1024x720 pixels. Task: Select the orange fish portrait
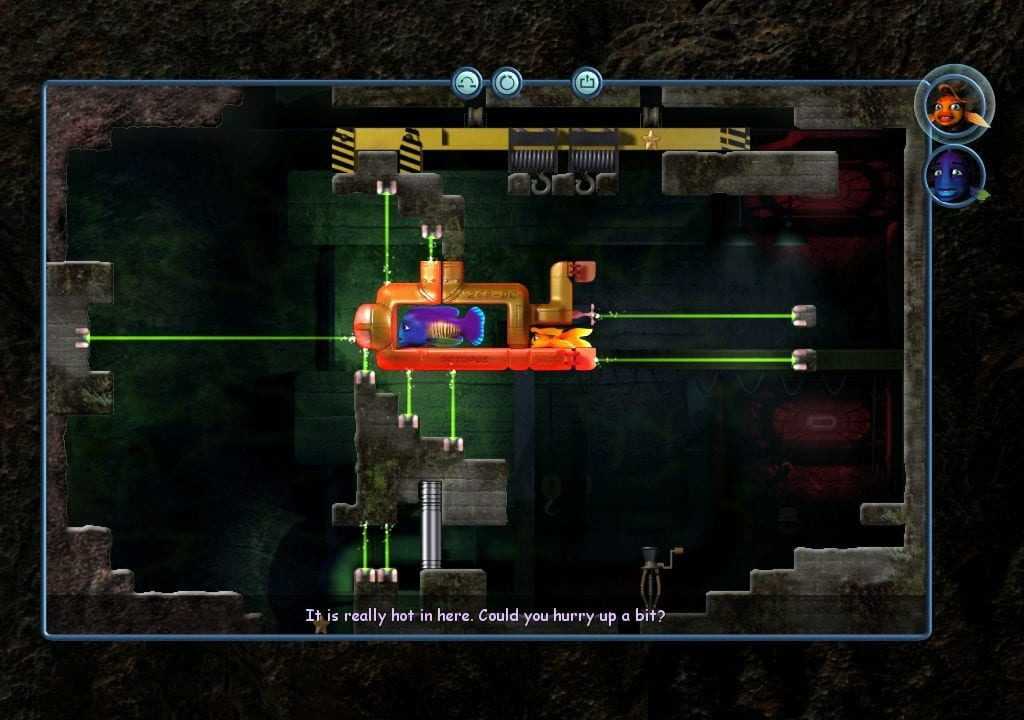[952, 103]
